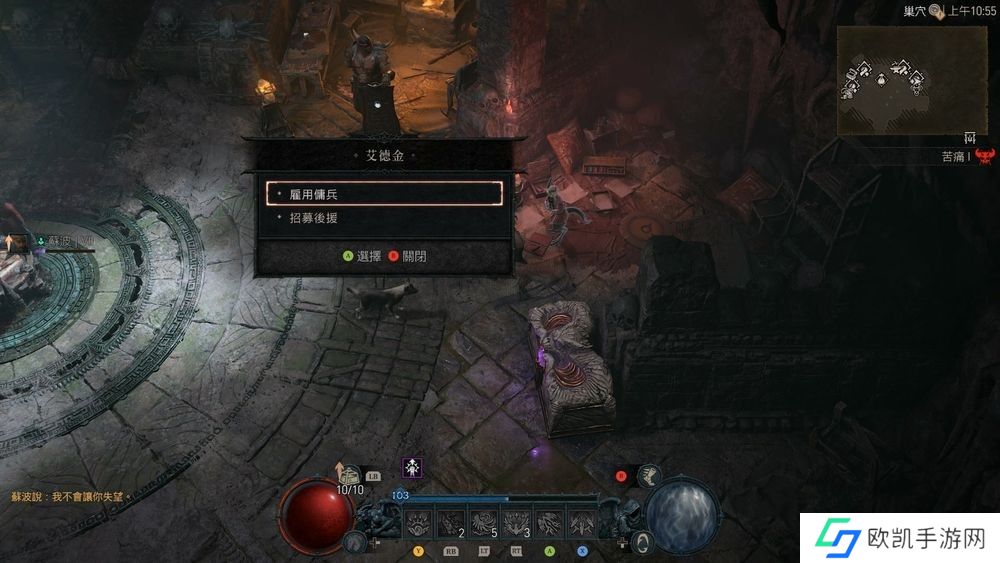This screenshot has width=1000, height=563.
Task: Click the boot evade icon above the resource orb
Action: point(650,476)
